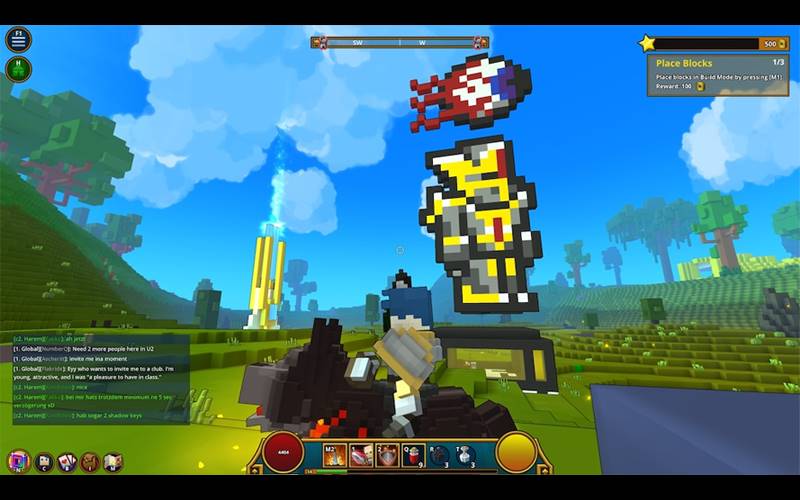Screen dimensions: 800x500
Task: Select the white flask item slot
Action: pos(465,456)
